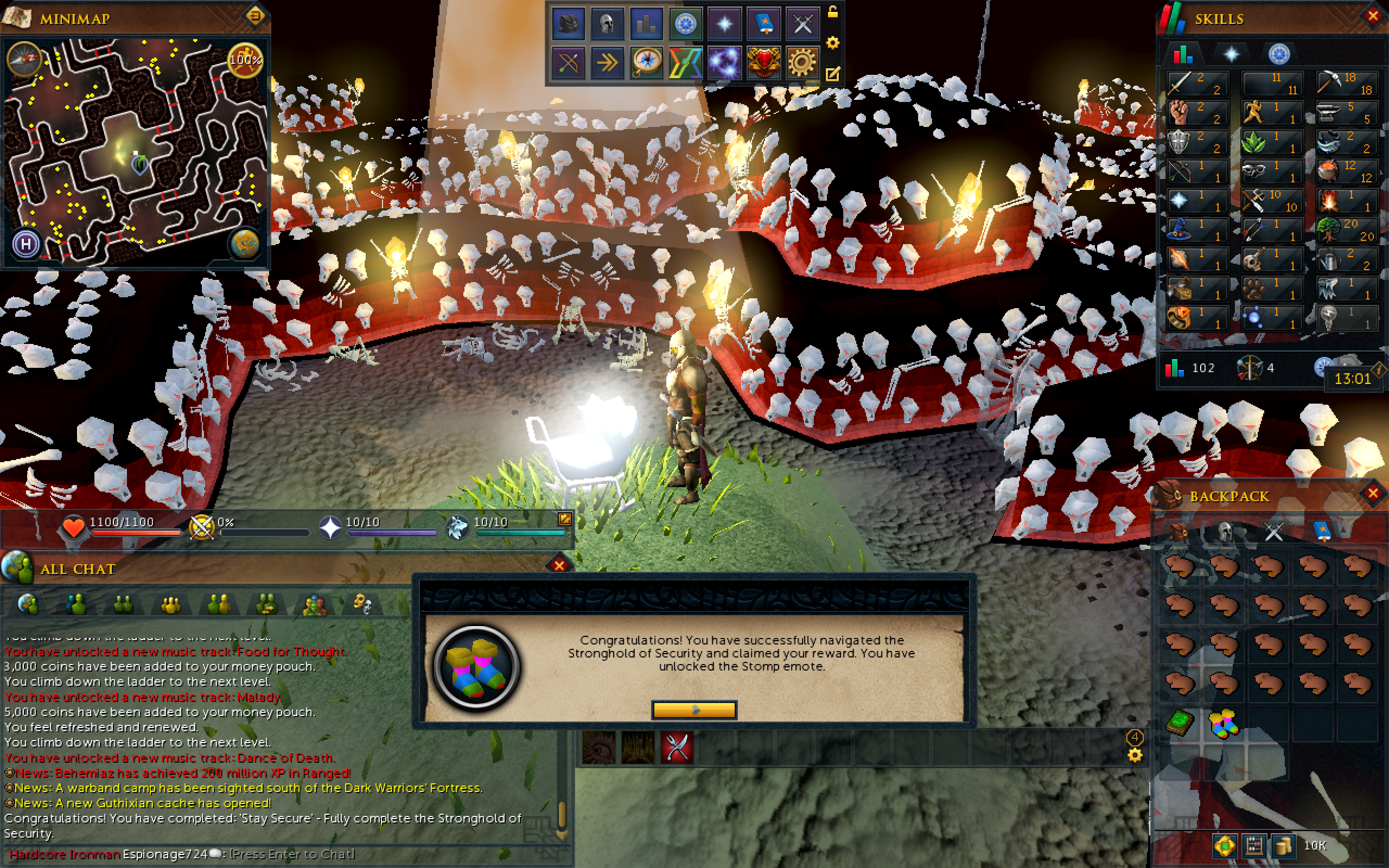The image size is (1389, 868).
Task: Switch to the private chat tab
Action: 76,604
